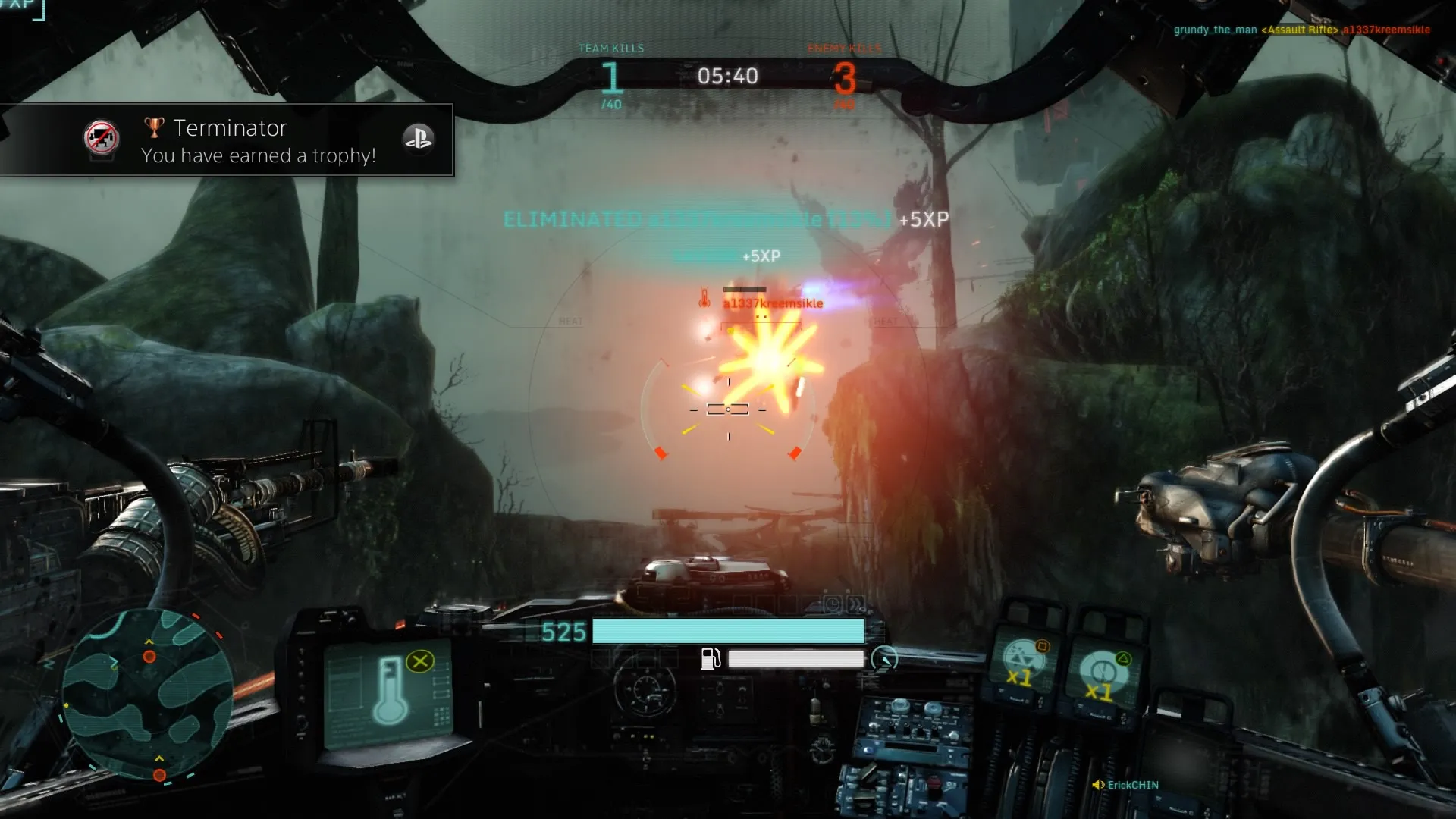Image resolution: width=1456 pixels, height=819 pixels.
Task: Click the center targeting reticle on the enemy
Action: (728, 410)
